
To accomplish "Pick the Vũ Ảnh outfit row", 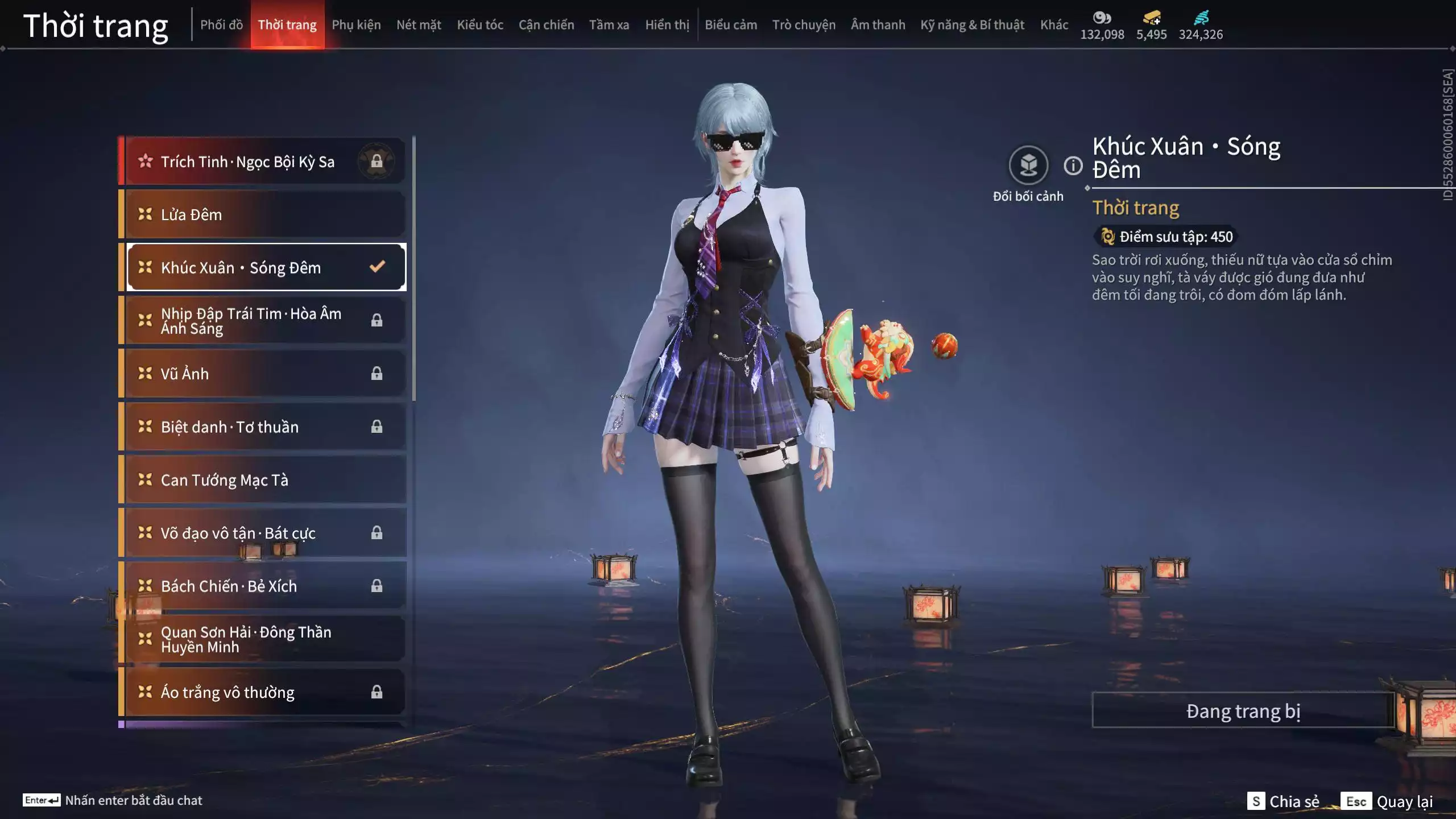I will click(x=264, y=374).
